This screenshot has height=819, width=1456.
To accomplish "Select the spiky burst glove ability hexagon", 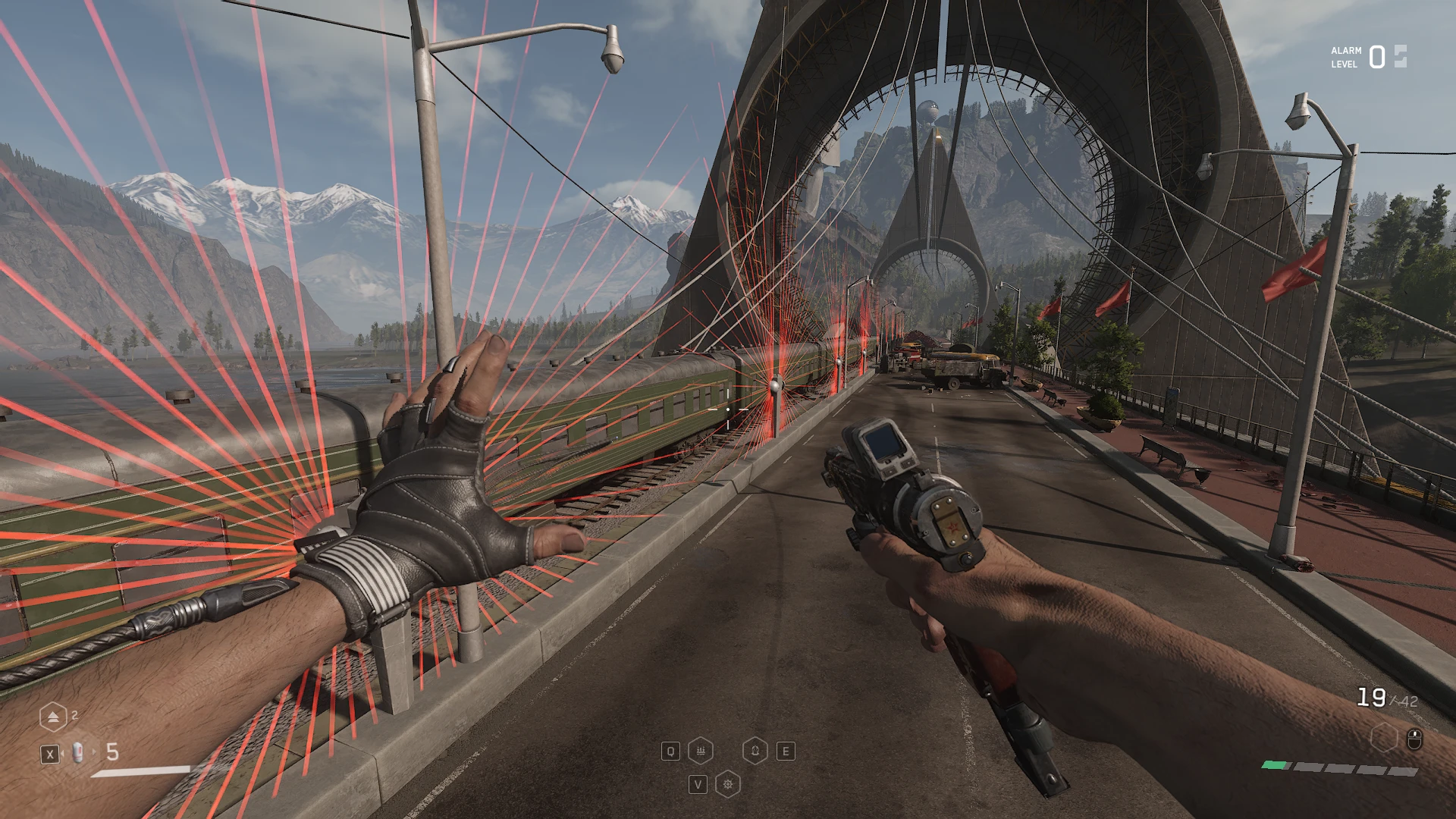I will click(x=728, y=784).
